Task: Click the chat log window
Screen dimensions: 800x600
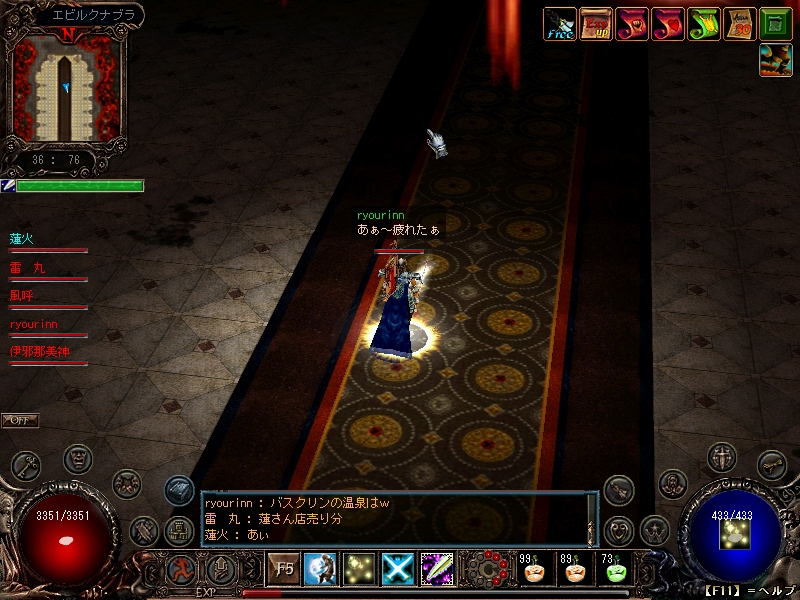Action: tap(395, 519)
